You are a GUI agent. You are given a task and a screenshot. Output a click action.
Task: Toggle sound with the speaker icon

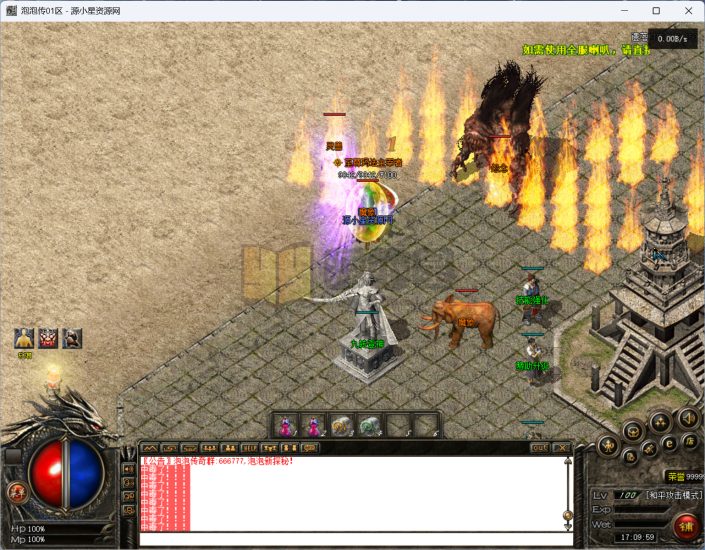click(688, 417)
